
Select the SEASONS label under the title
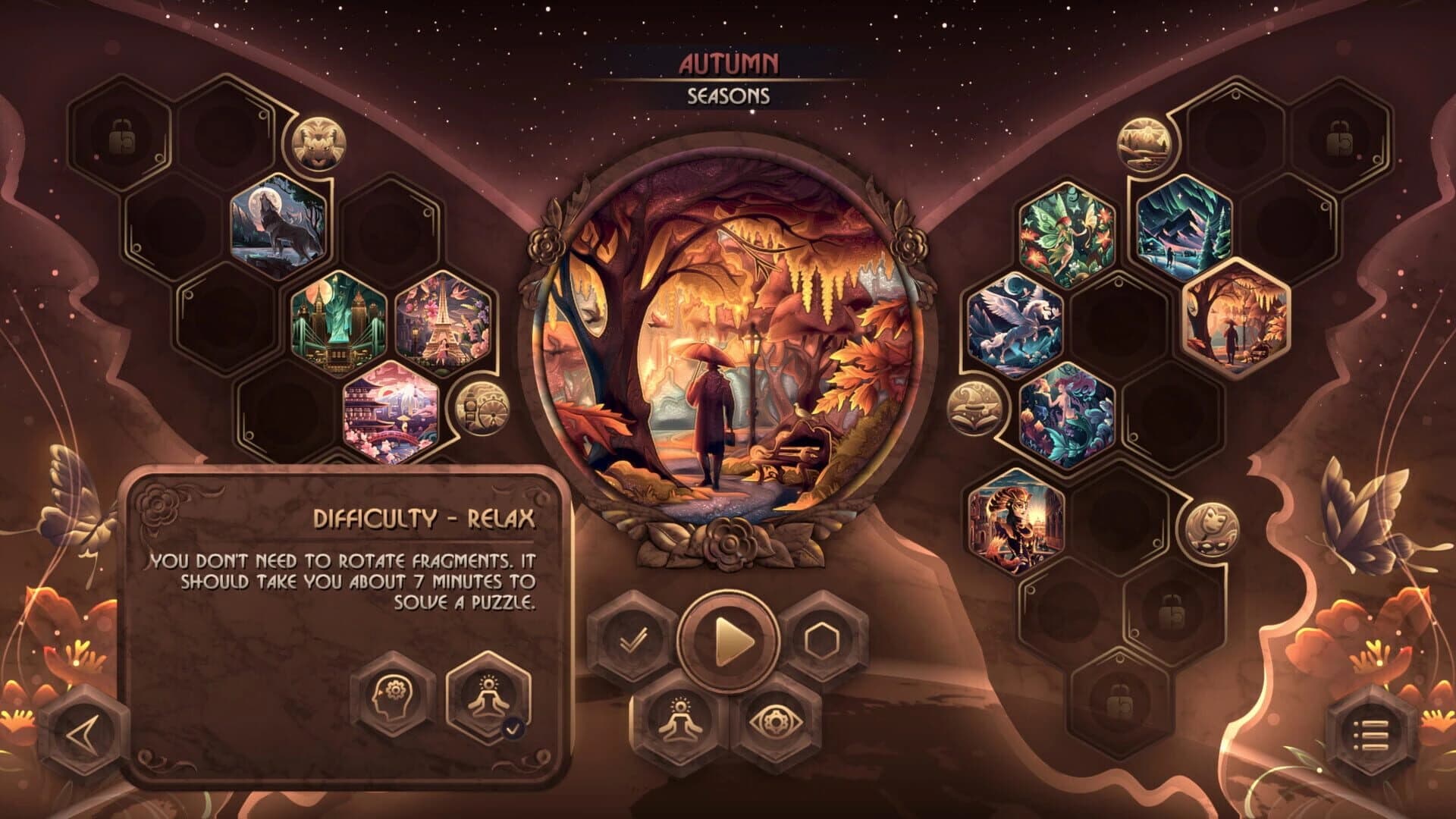coord(727,96)
